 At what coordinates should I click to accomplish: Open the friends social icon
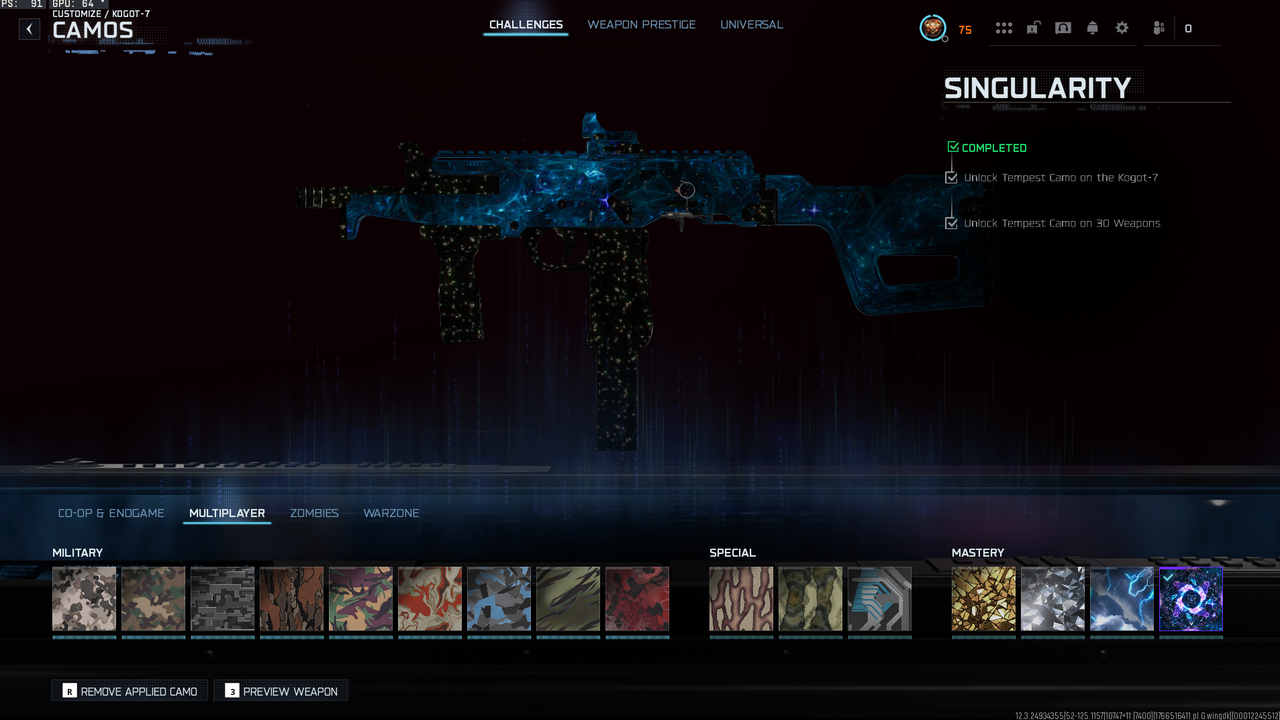1158,28
